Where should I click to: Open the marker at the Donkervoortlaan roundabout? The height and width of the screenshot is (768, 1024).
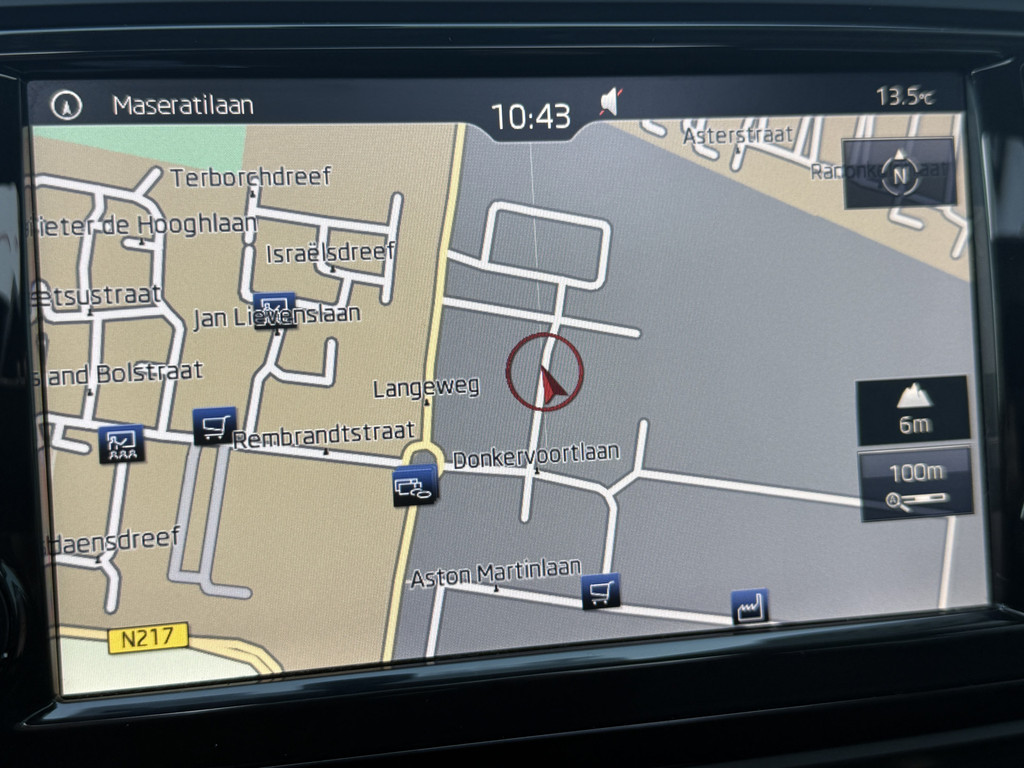415,486
